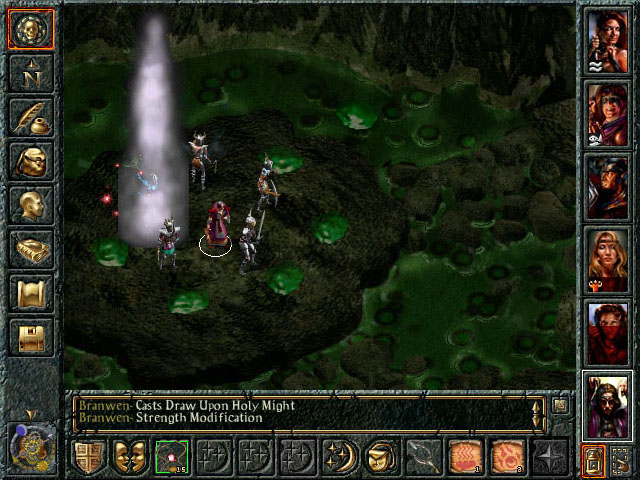Open the options chest button
This screenshot has width=640, height=480.
click(31, 337)
